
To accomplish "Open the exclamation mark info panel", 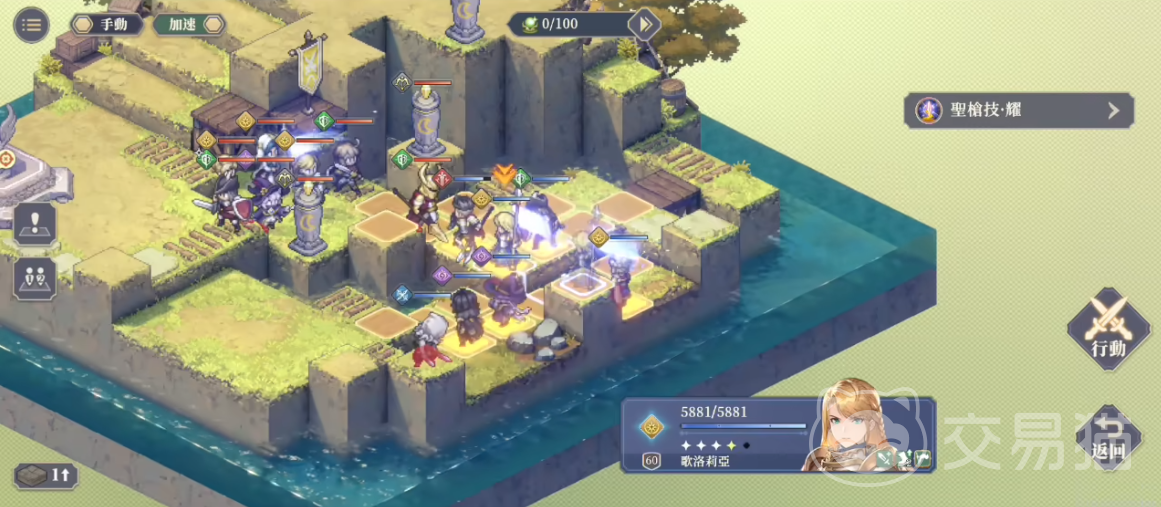I will (35, 223).
